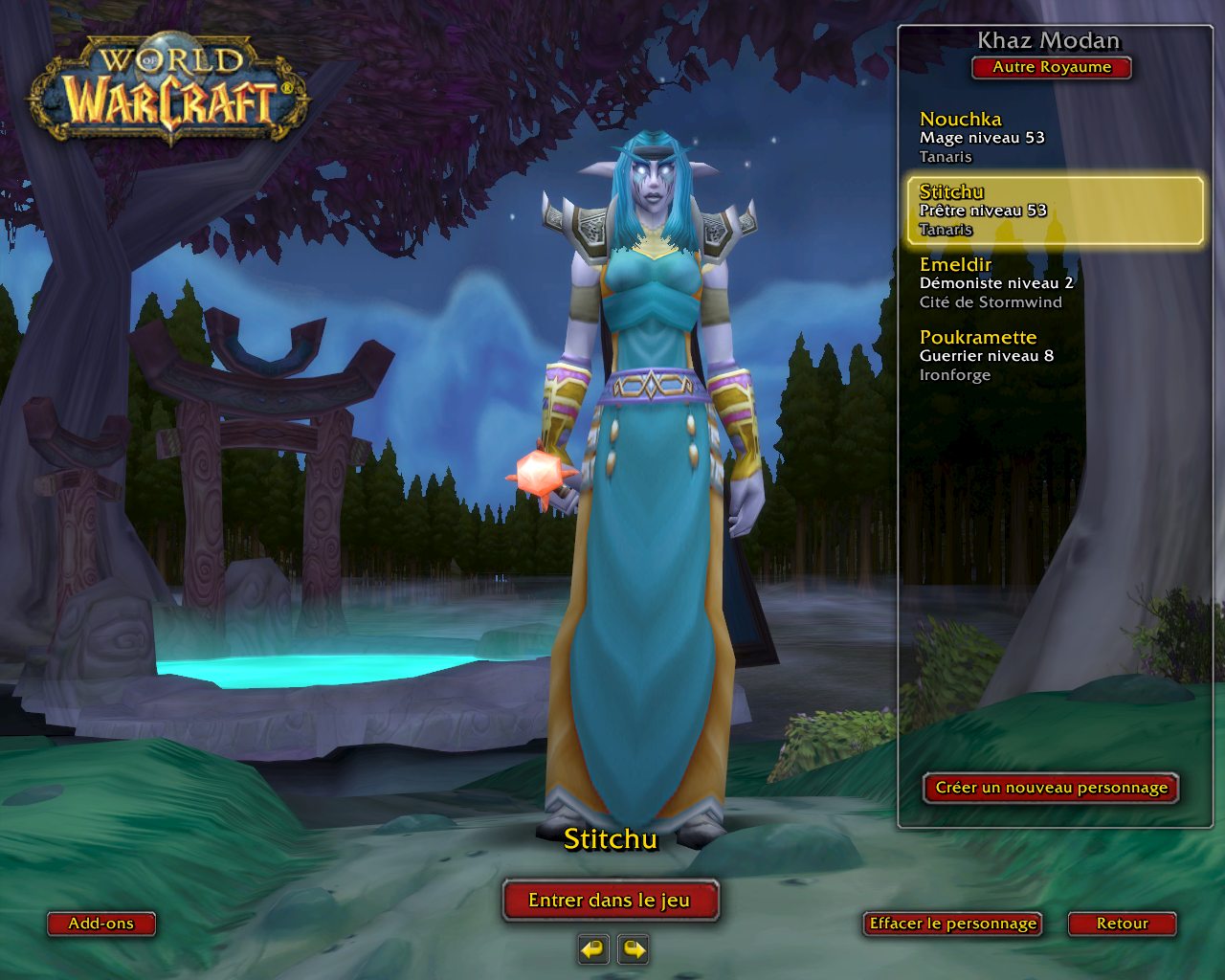
Task: Click Effacer le personnage
Action: tap(952, 924)
